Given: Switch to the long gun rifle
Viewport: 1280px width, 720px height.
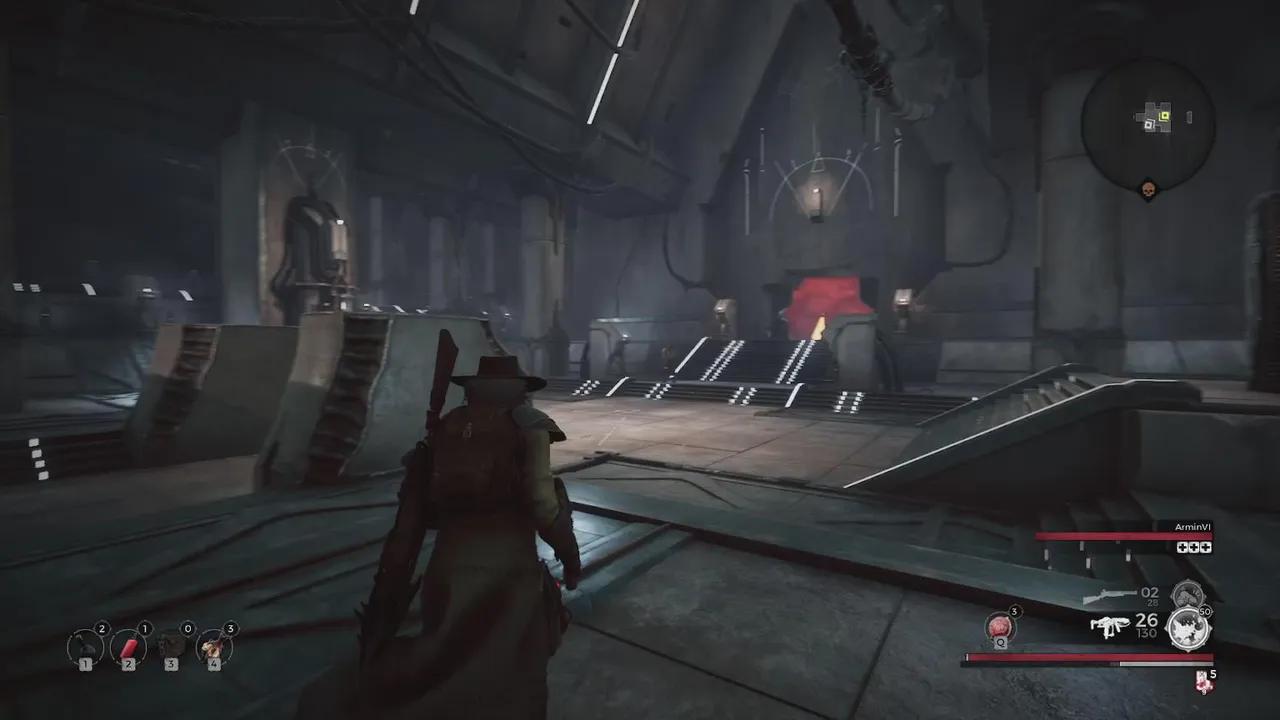Looking at the screenshot, I should 1108,596.
